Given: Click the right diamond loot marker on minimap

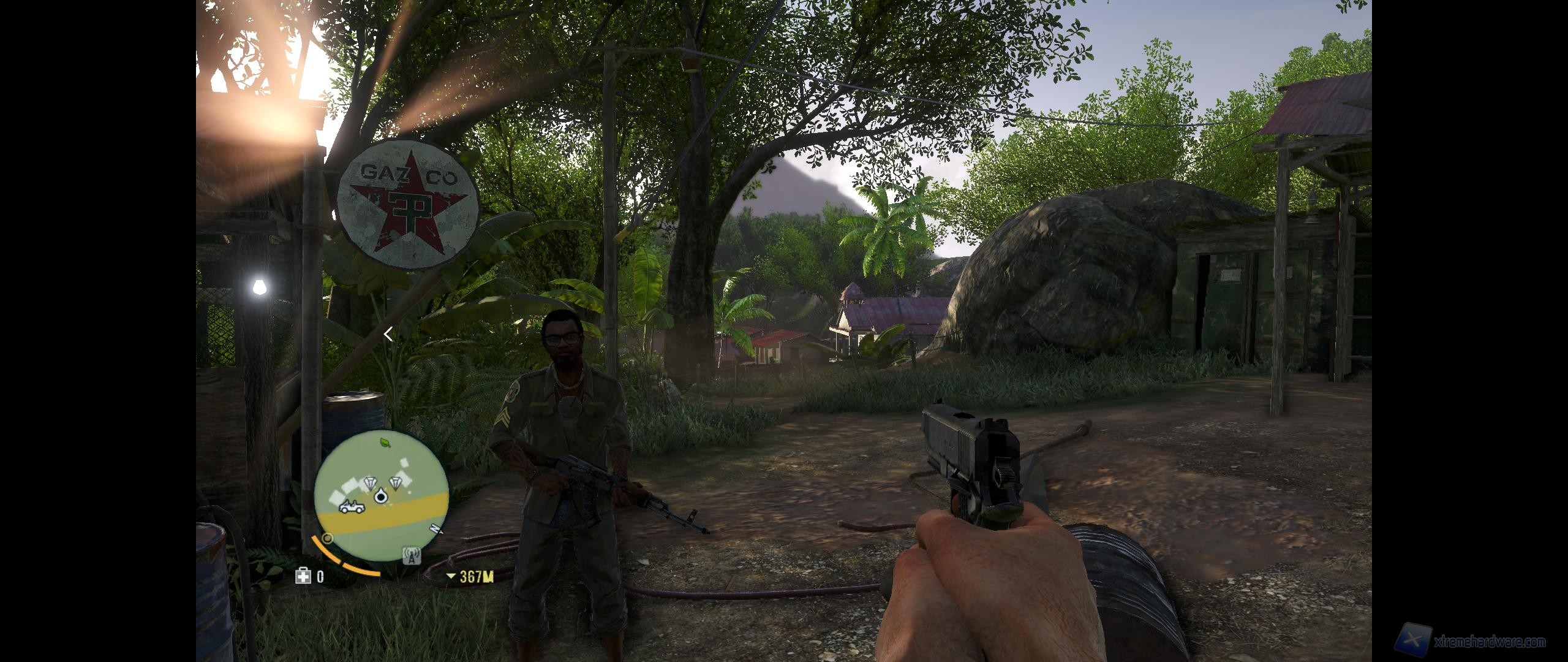Looking at the screenshot, I should 395,484.
